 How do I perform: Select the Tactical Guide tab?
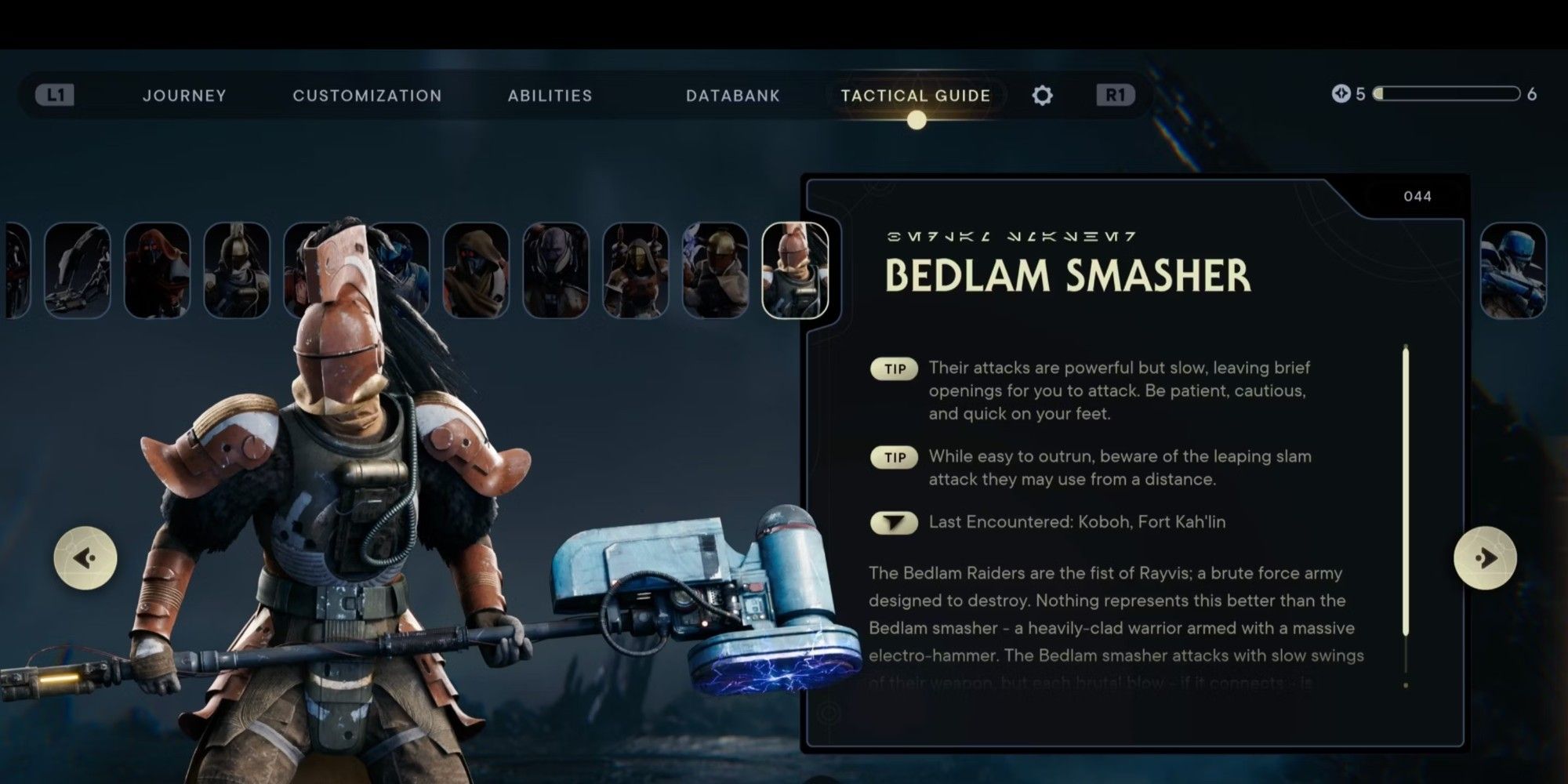[915, 95]
